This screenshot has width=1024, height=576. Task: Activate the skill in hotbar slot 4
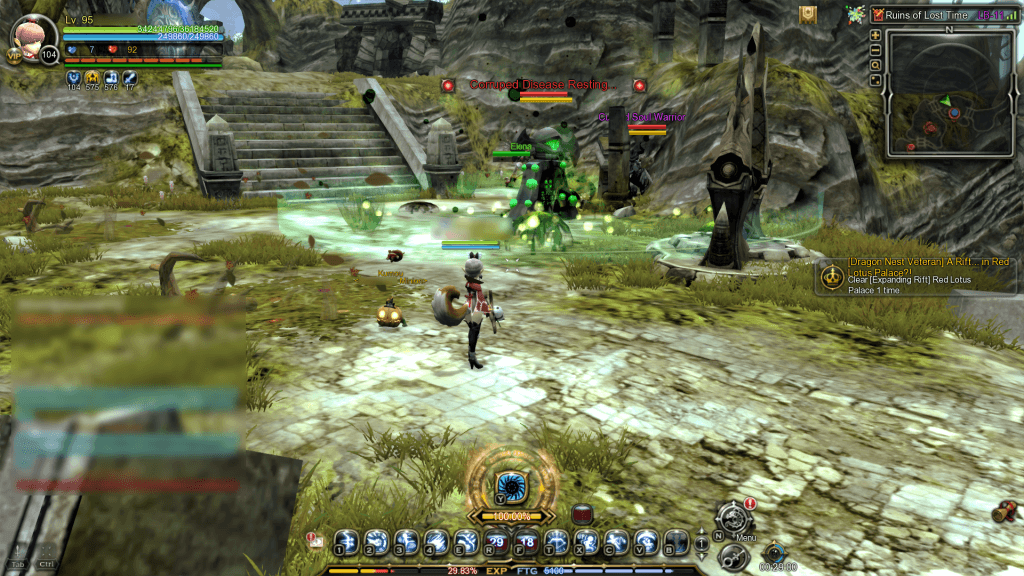coord(435,542)
